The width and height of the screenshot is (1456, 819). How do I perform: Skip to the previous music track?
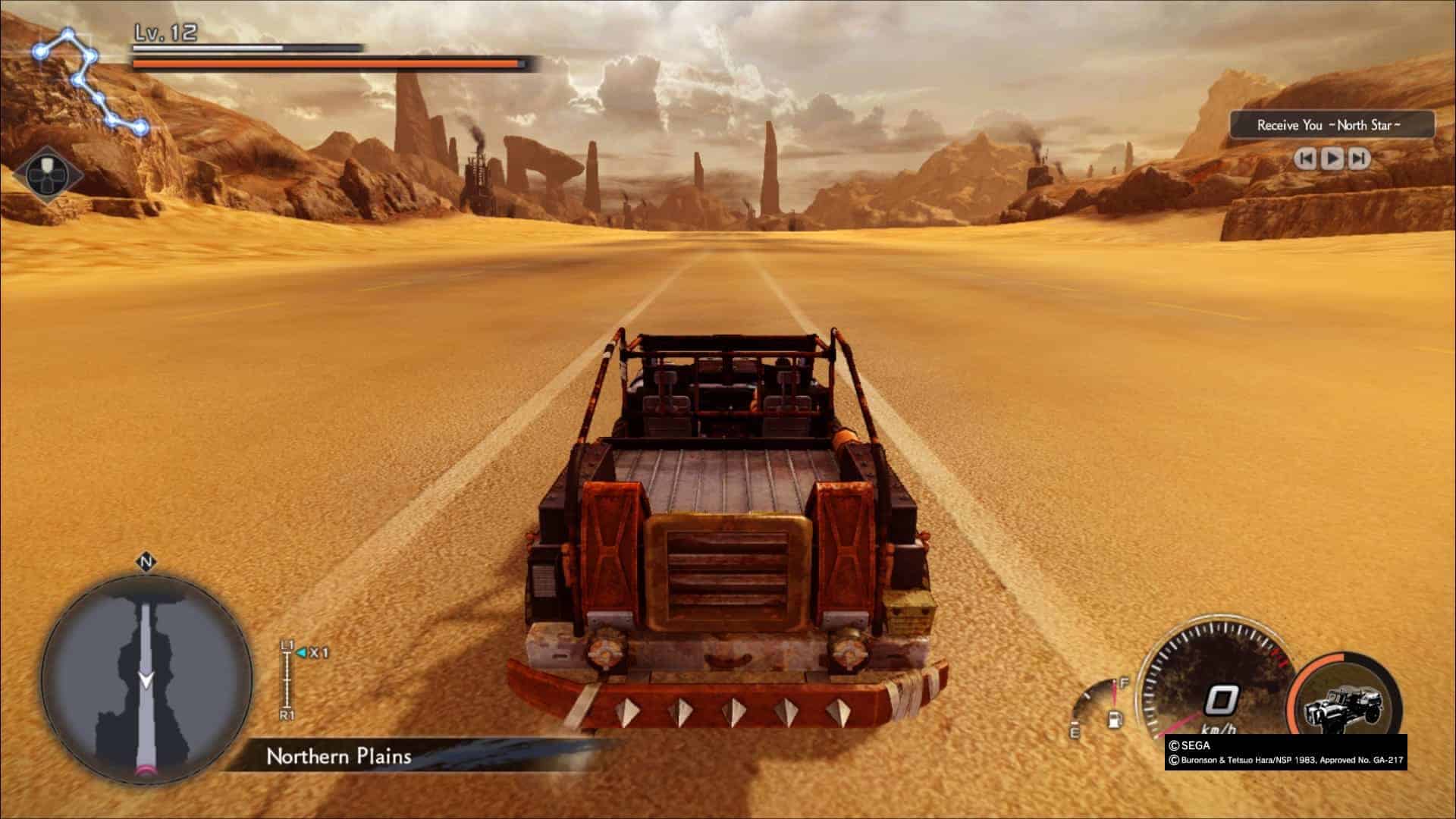[1305, 158]
